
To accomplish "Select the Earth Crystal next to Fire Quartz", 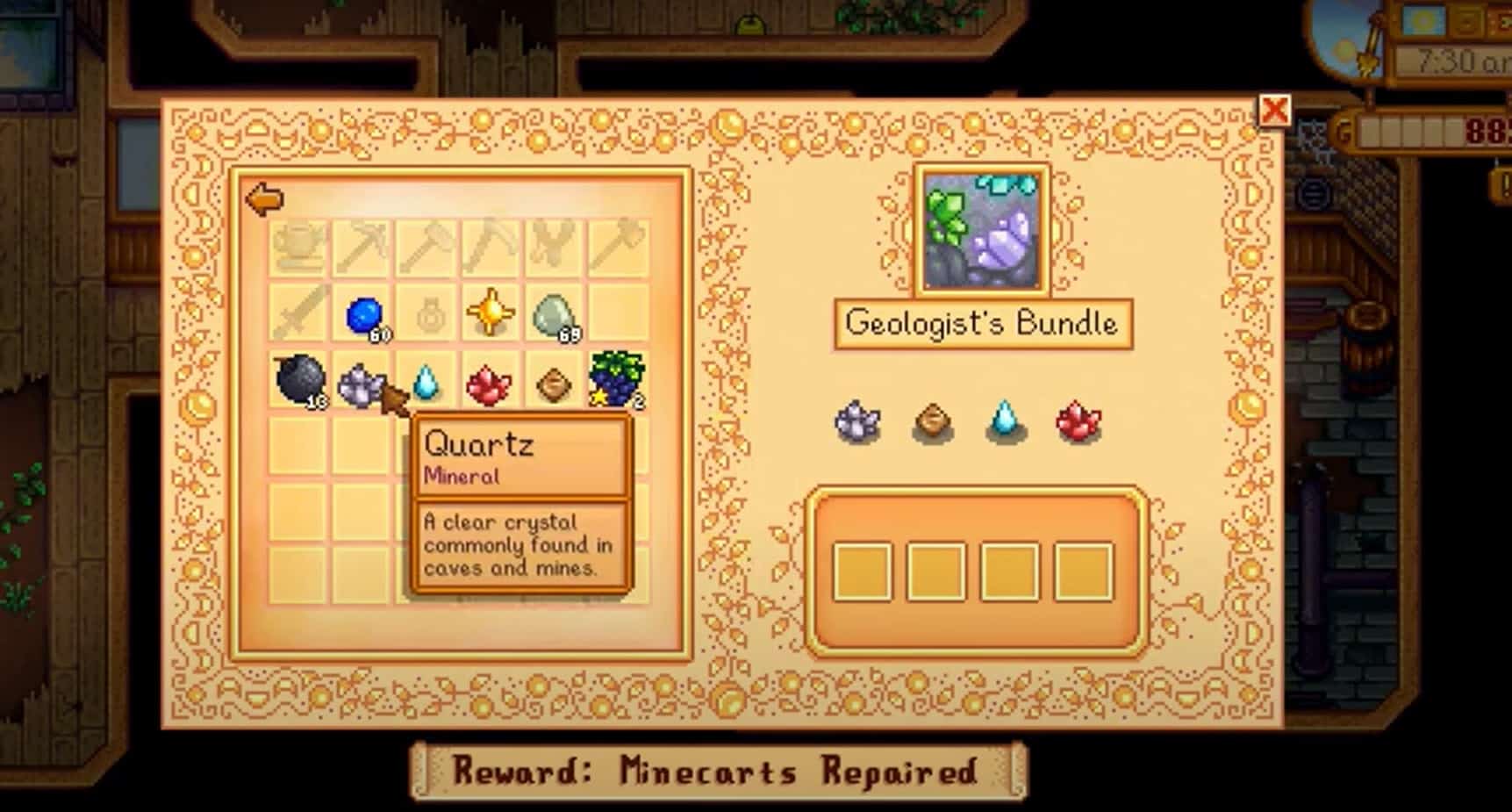I will (552, 384).
